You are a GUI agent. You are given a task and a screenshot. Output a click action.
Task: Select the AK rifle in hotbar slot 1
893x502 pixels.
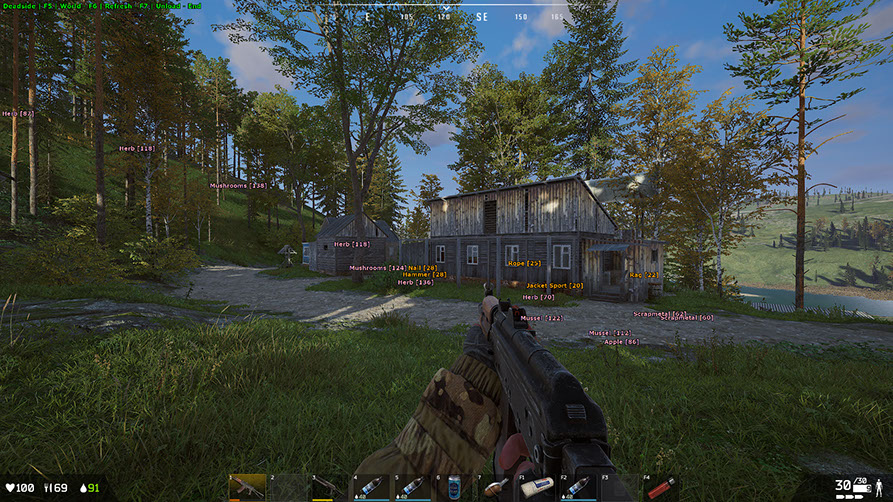click(247, 487)
